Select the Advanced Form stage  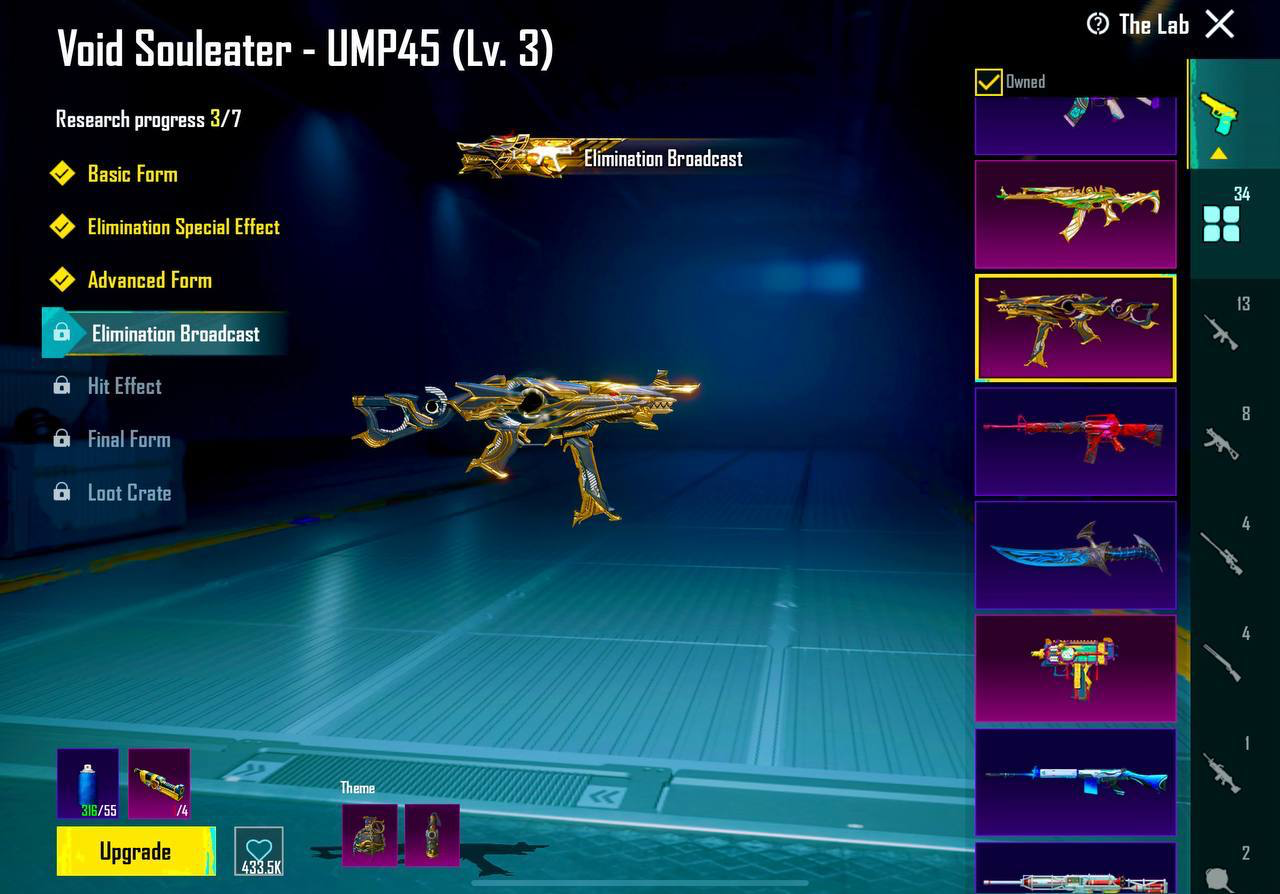click(149, 280)
